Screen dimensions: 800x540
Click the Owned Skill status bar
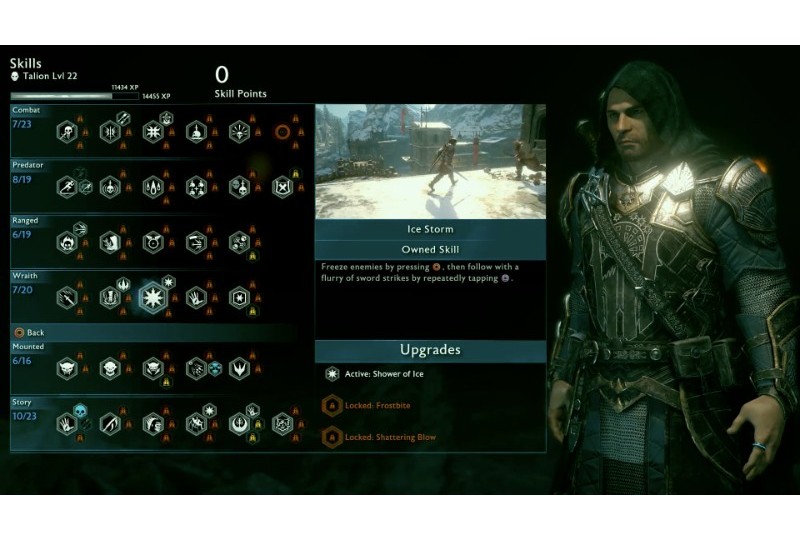(x=430, y=249)
